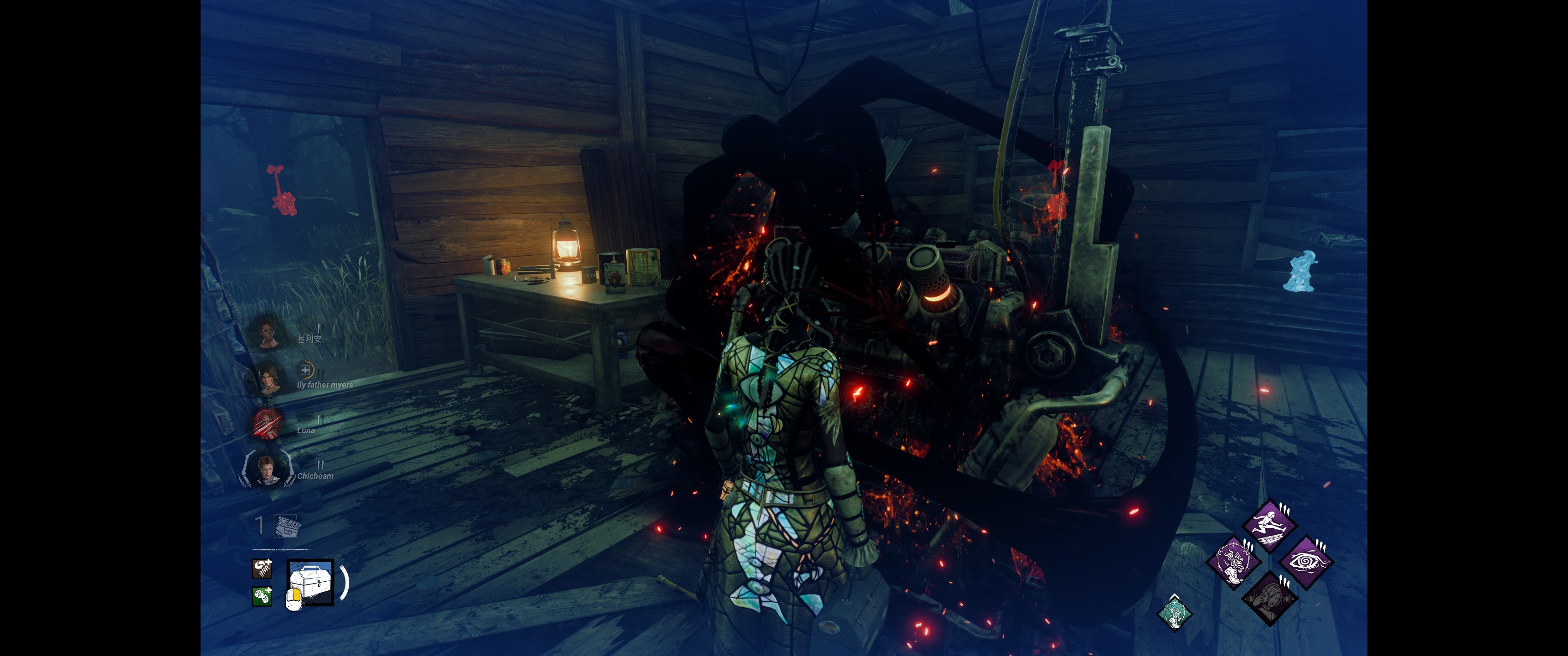Click the green toolbox add-on icon

tap(262, 596)
